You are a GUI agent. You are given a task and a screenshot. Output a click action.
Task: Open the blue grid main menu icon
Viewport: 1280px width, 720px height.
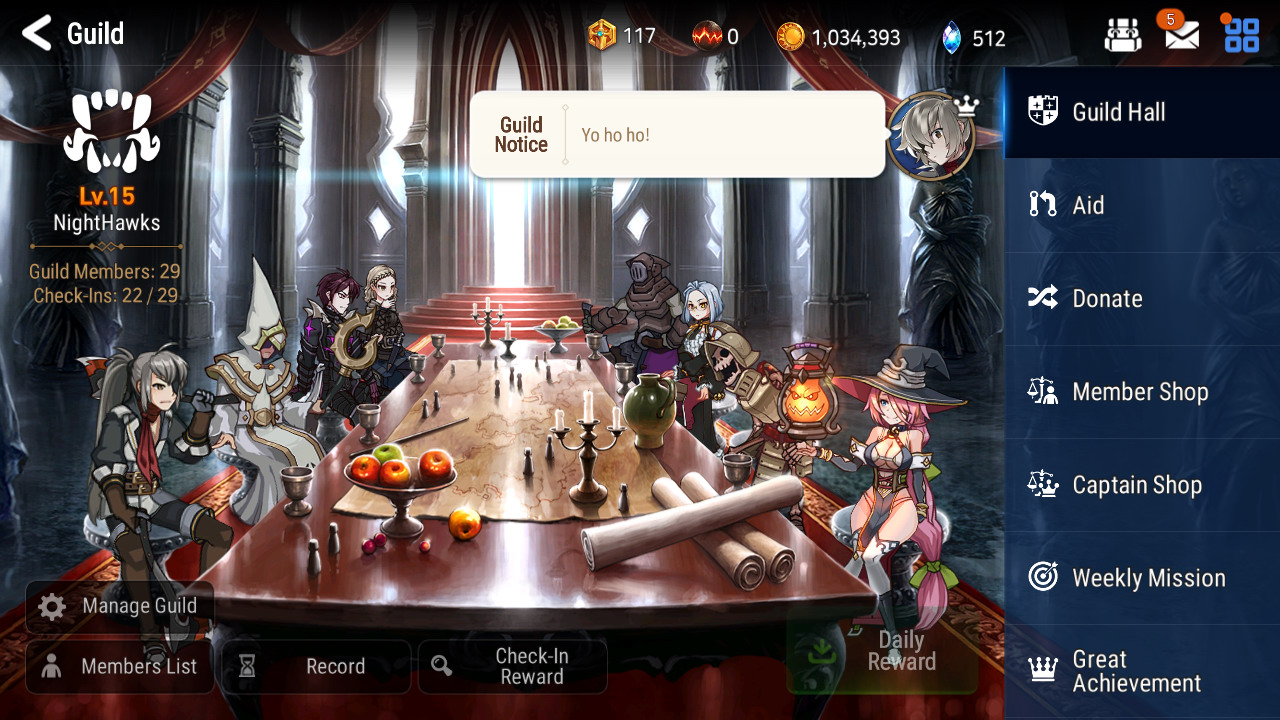point(1241,35)
